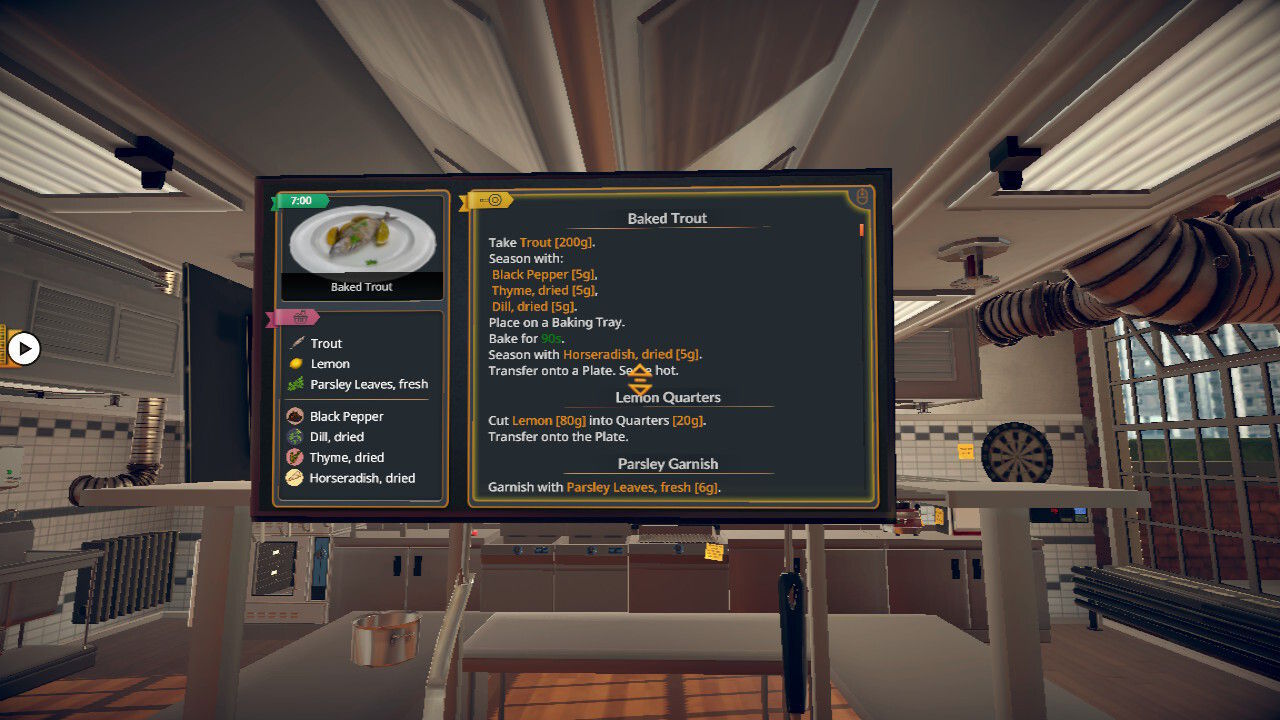Click the Black Pepper spice icon
This screenshot has height=720, width=1280.
[296, 416]
